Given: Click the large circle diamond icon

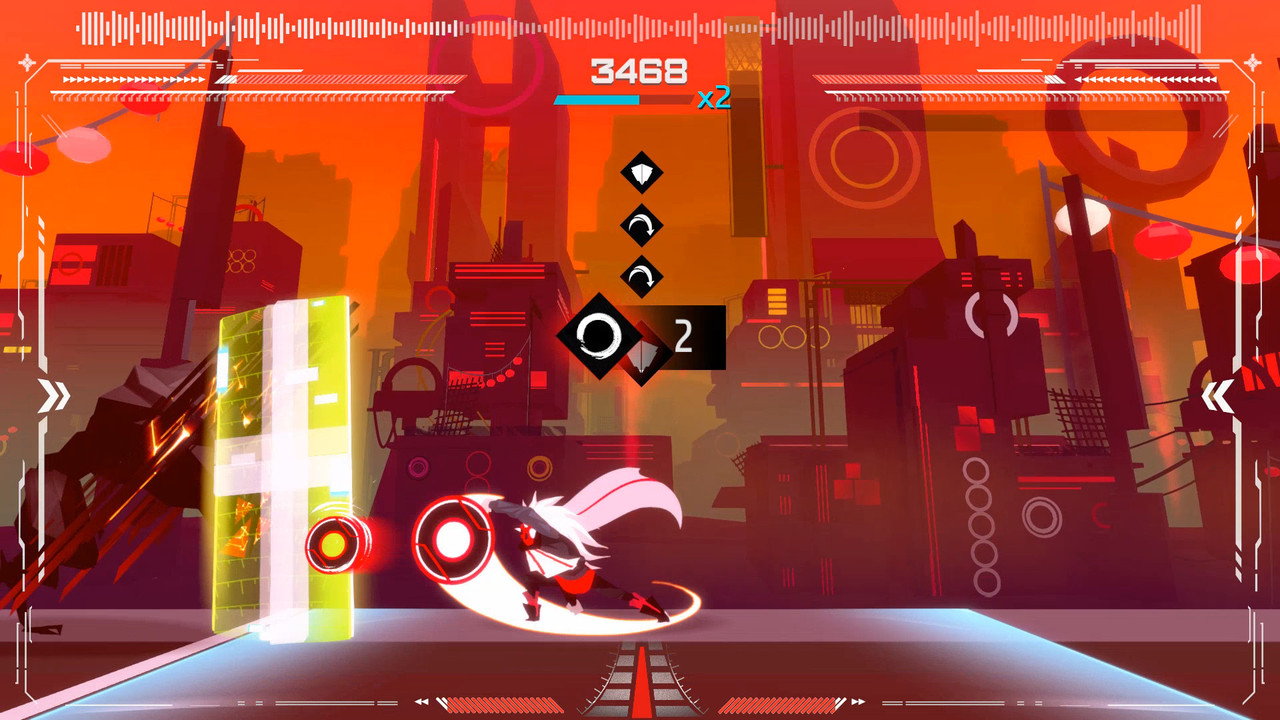Looking at the screenshot, I should point(598,336).
